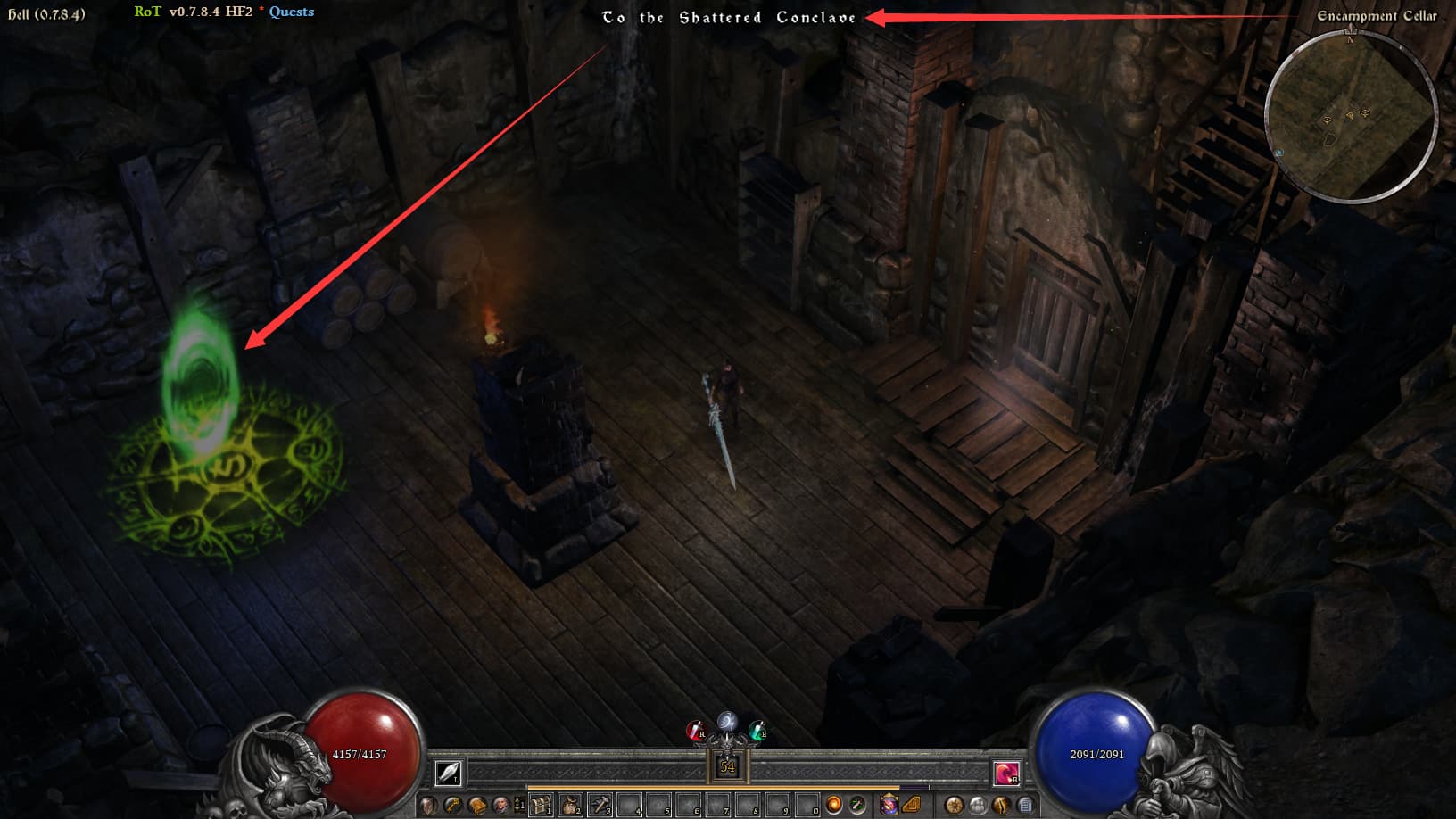Click the green arrows weapon swap icon
This screenshot has height=819, width=1456.
(x=857, y=806)
